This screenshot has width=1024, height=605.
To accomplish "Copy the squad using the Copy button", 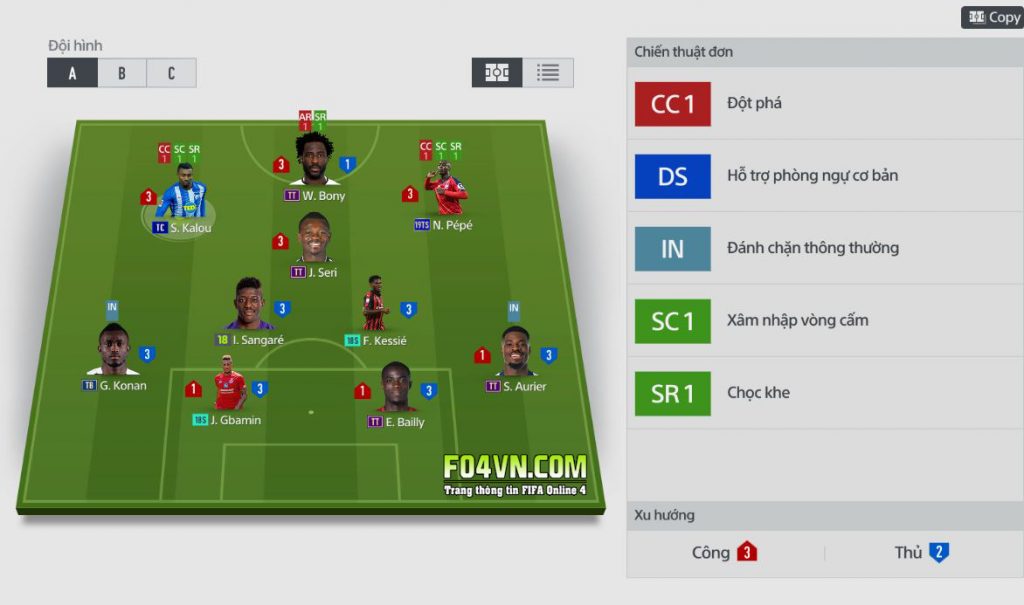I will [x=991, y=18].
